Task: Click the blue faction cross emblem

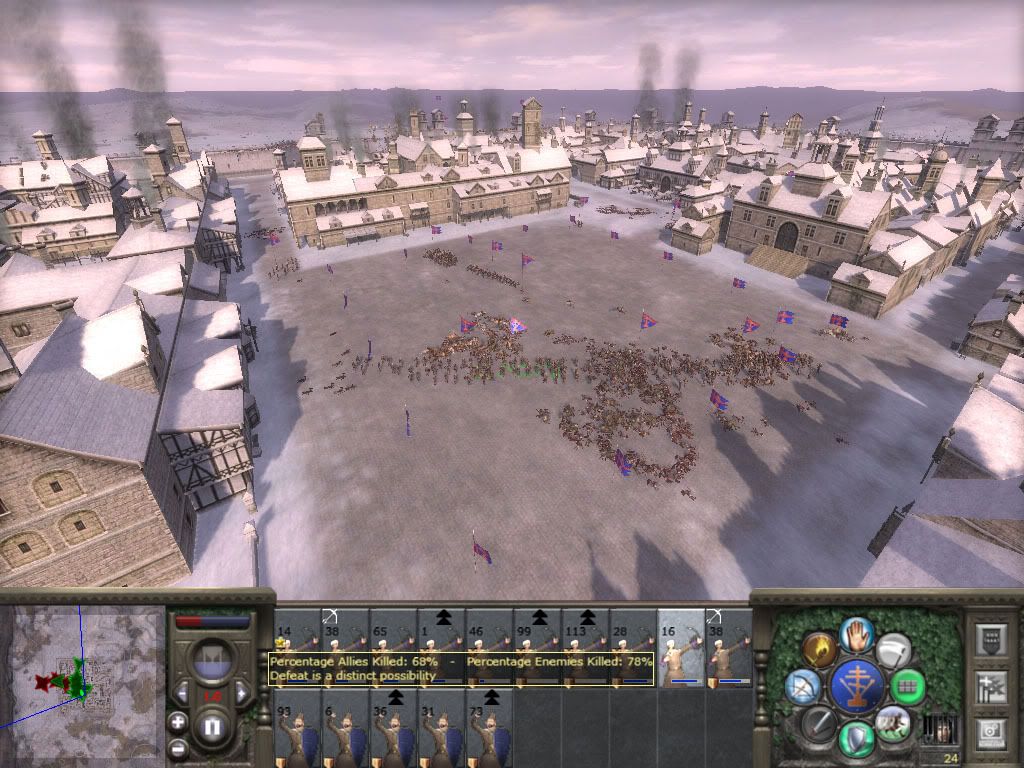Action: (x=855, y=686)
